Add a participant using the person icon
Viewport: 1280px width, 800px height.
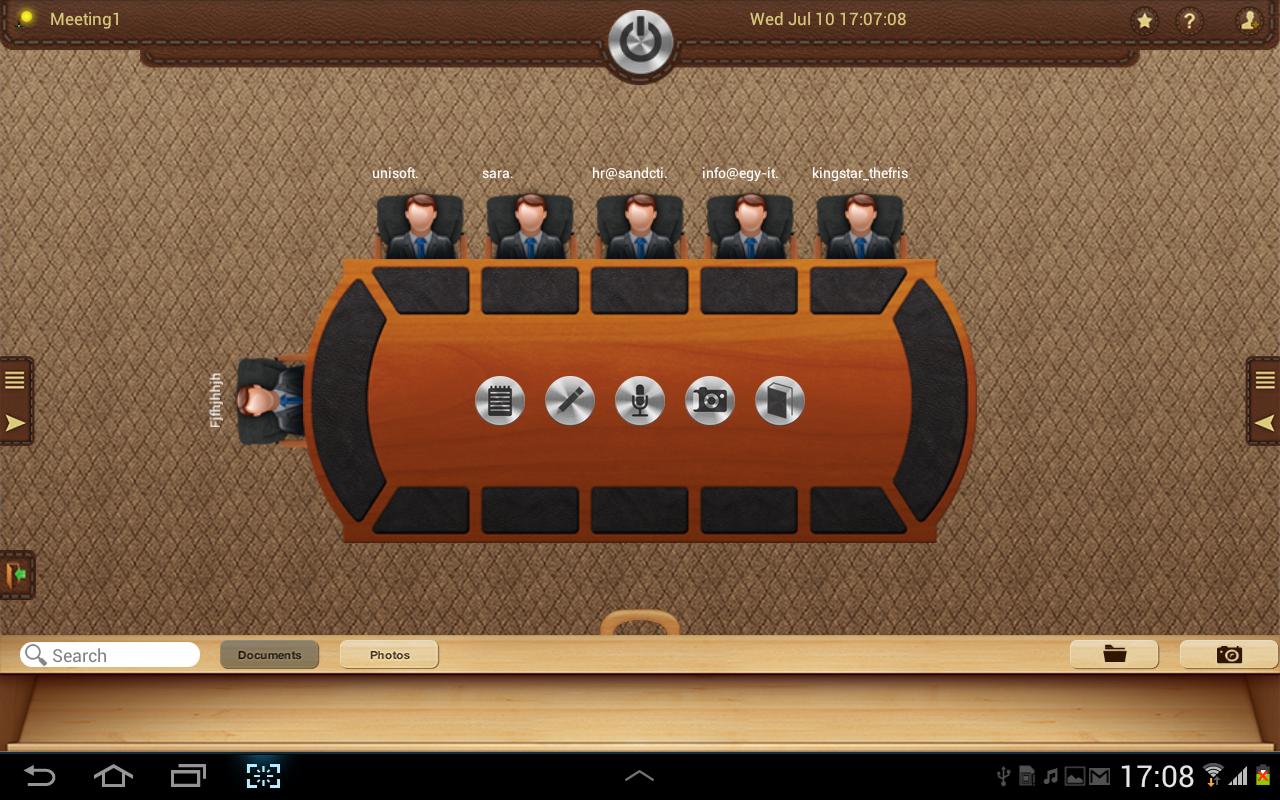point(1249,19)
